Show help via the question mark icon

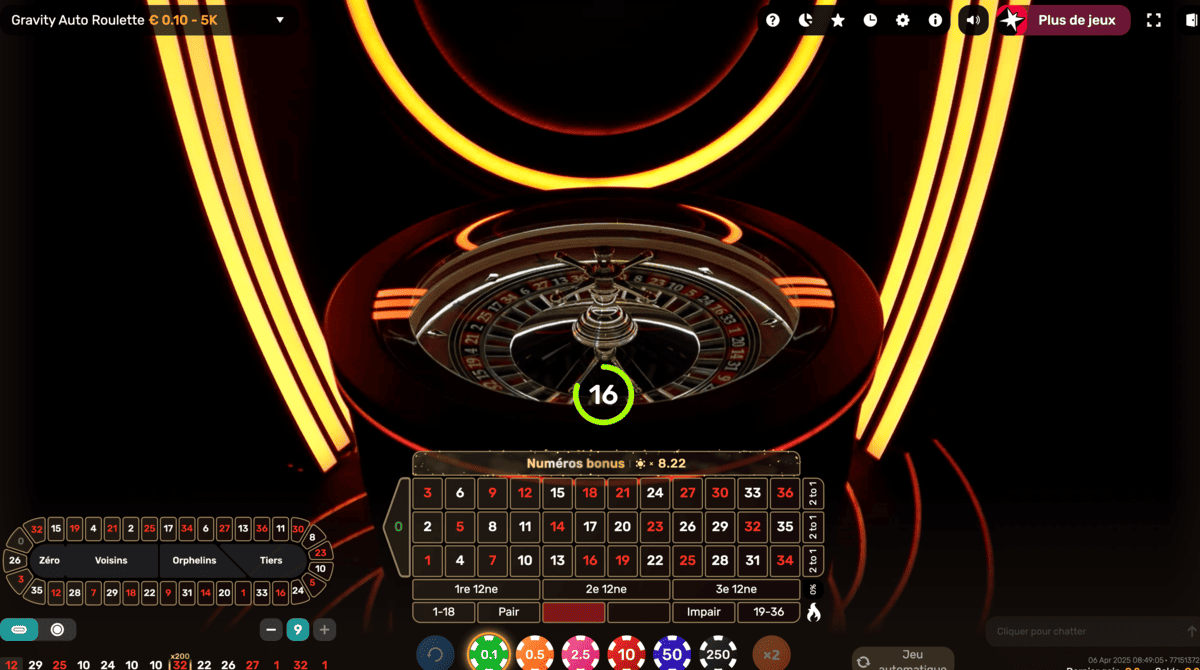(773, 20)
